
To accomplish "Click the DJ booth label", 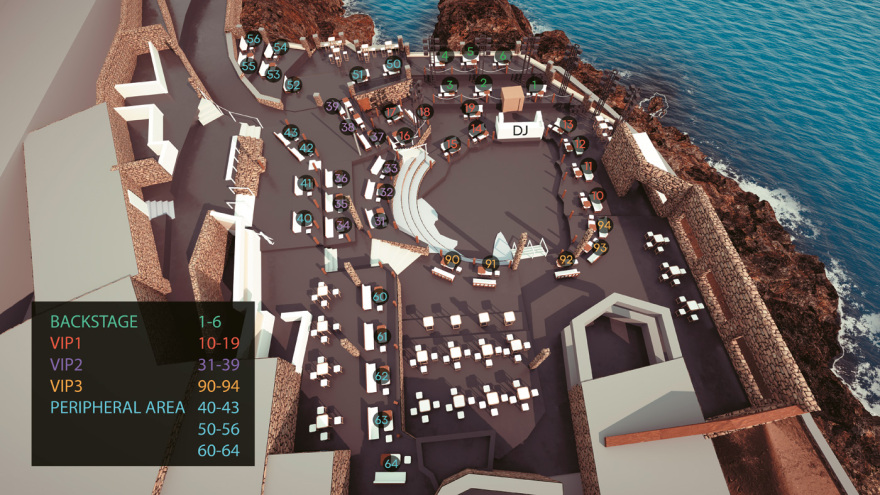I will (519, 130).
